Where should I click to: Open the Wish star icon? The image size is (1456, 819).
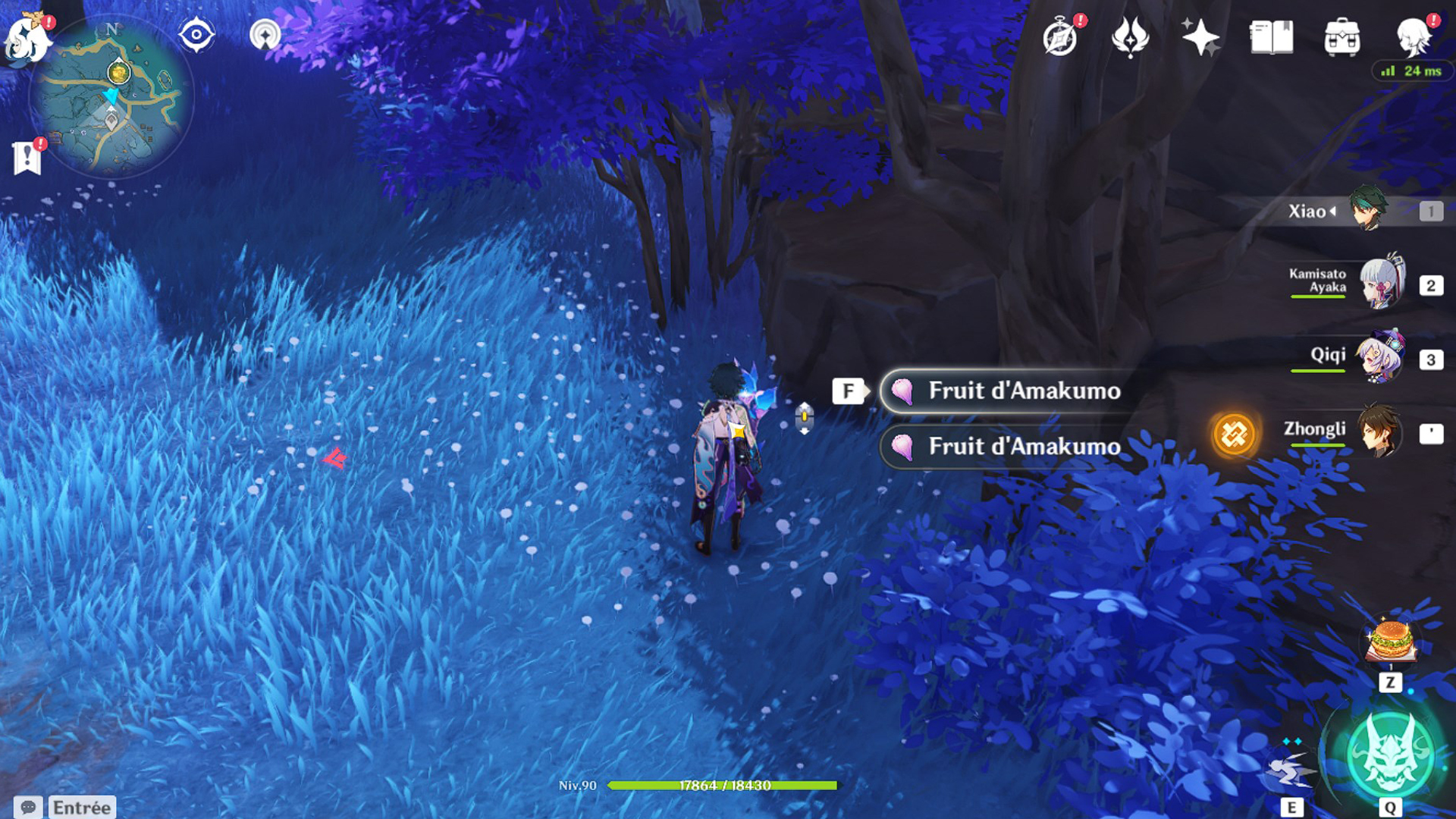[x=1200, y=36]
